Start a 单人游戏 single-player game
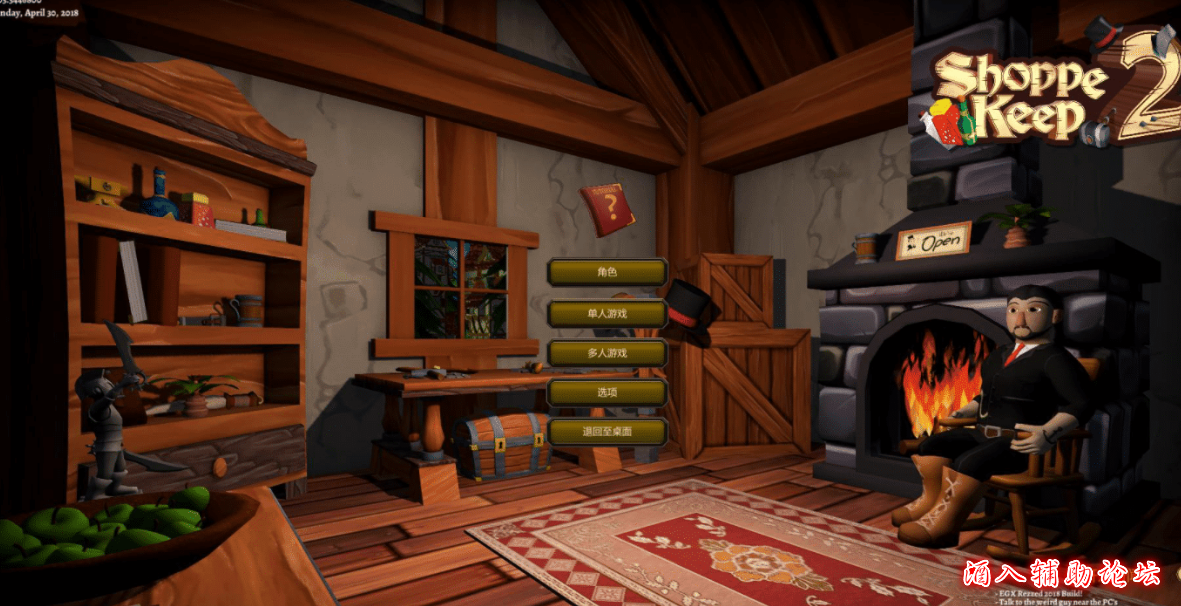The height and width of the screenshot is (606, 1181). pos(607,313)
